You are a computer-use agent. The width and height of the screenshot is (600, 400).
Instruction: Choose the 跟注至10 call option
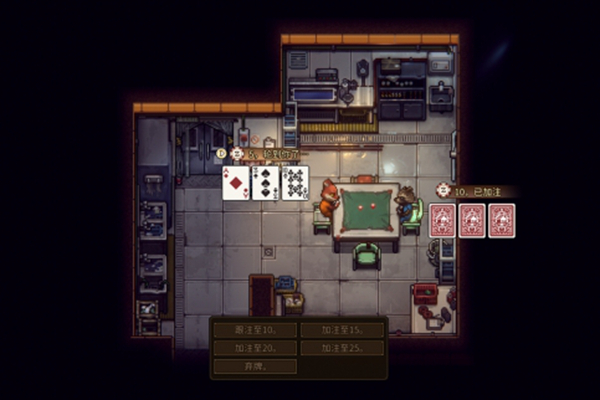[254, 329]
